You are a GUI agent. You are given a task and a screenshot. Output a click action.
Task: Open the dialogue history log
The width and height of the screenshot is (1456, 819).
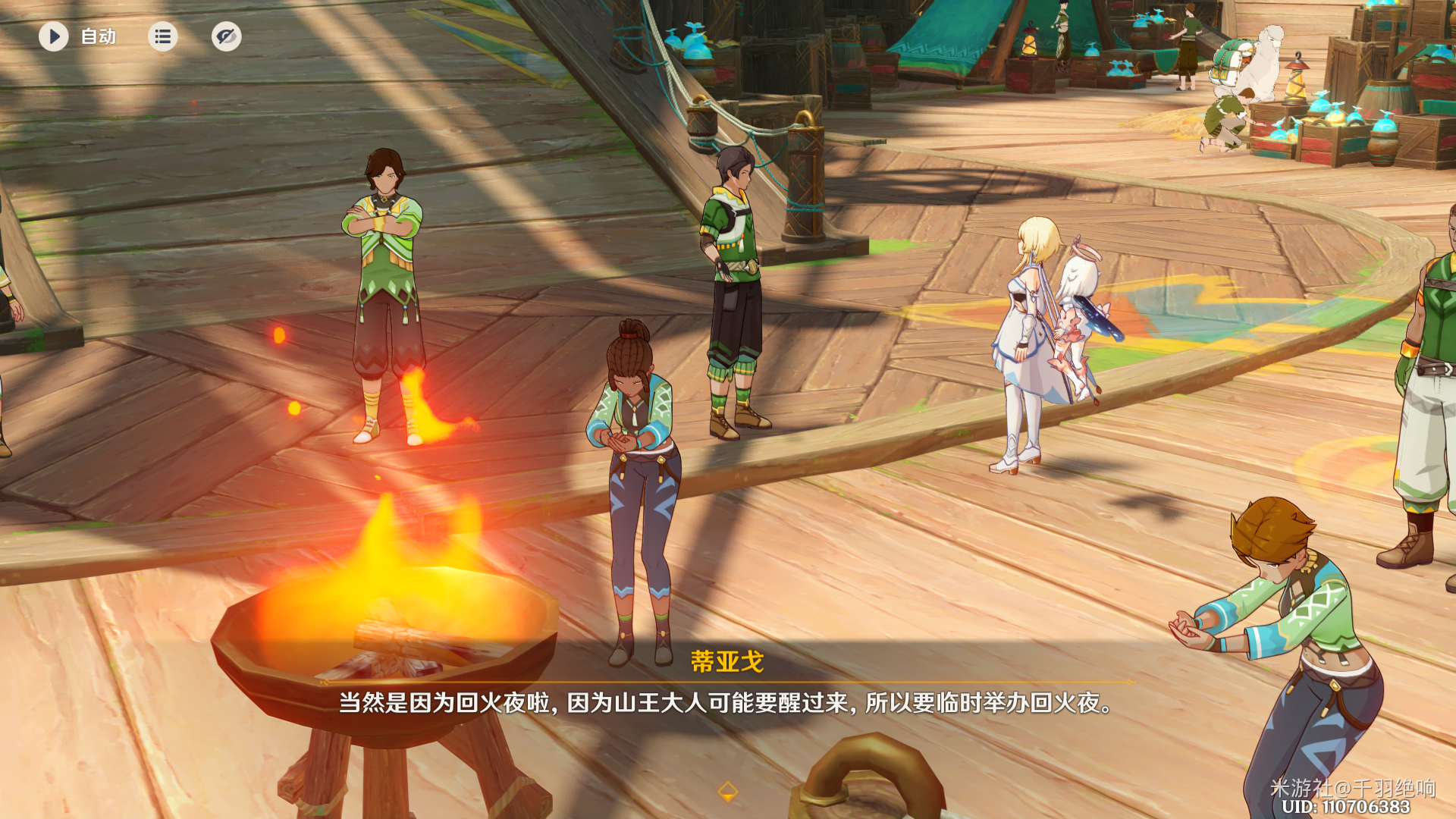pyautogui.click(x=162, y=36)
